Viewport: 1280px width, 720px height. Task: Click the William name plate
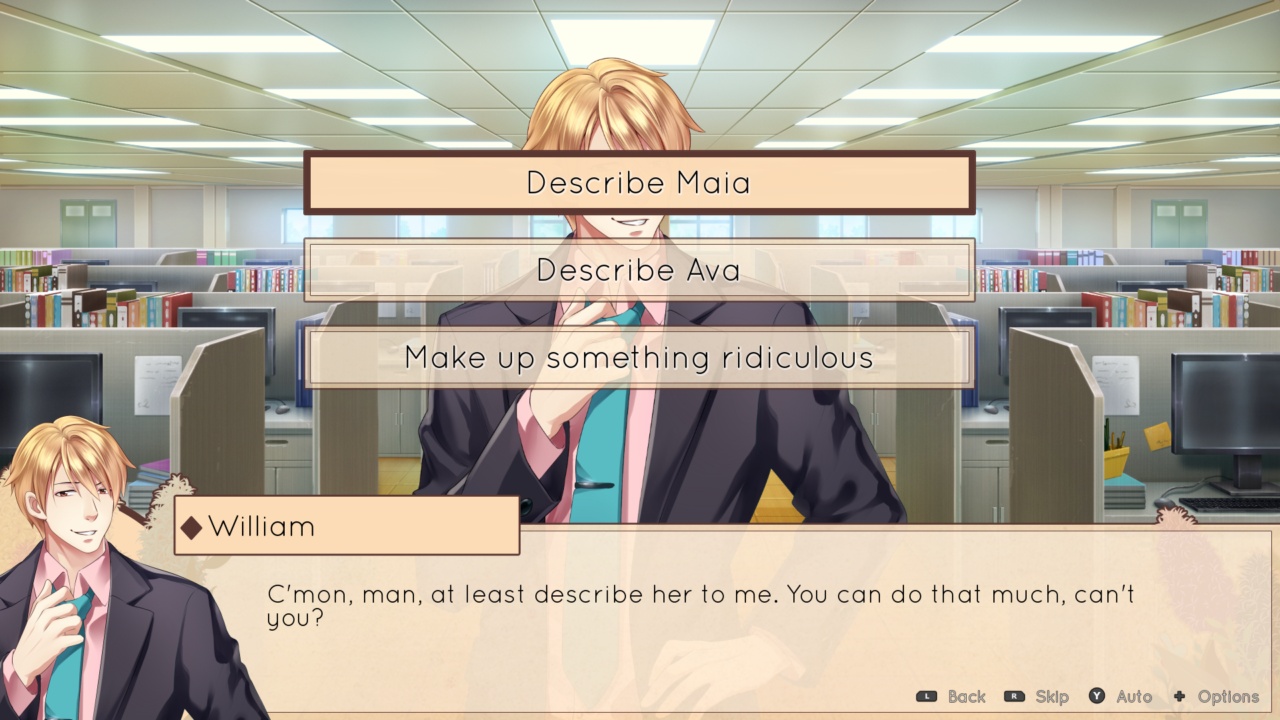pyautogui.click(x=345, y=527)
